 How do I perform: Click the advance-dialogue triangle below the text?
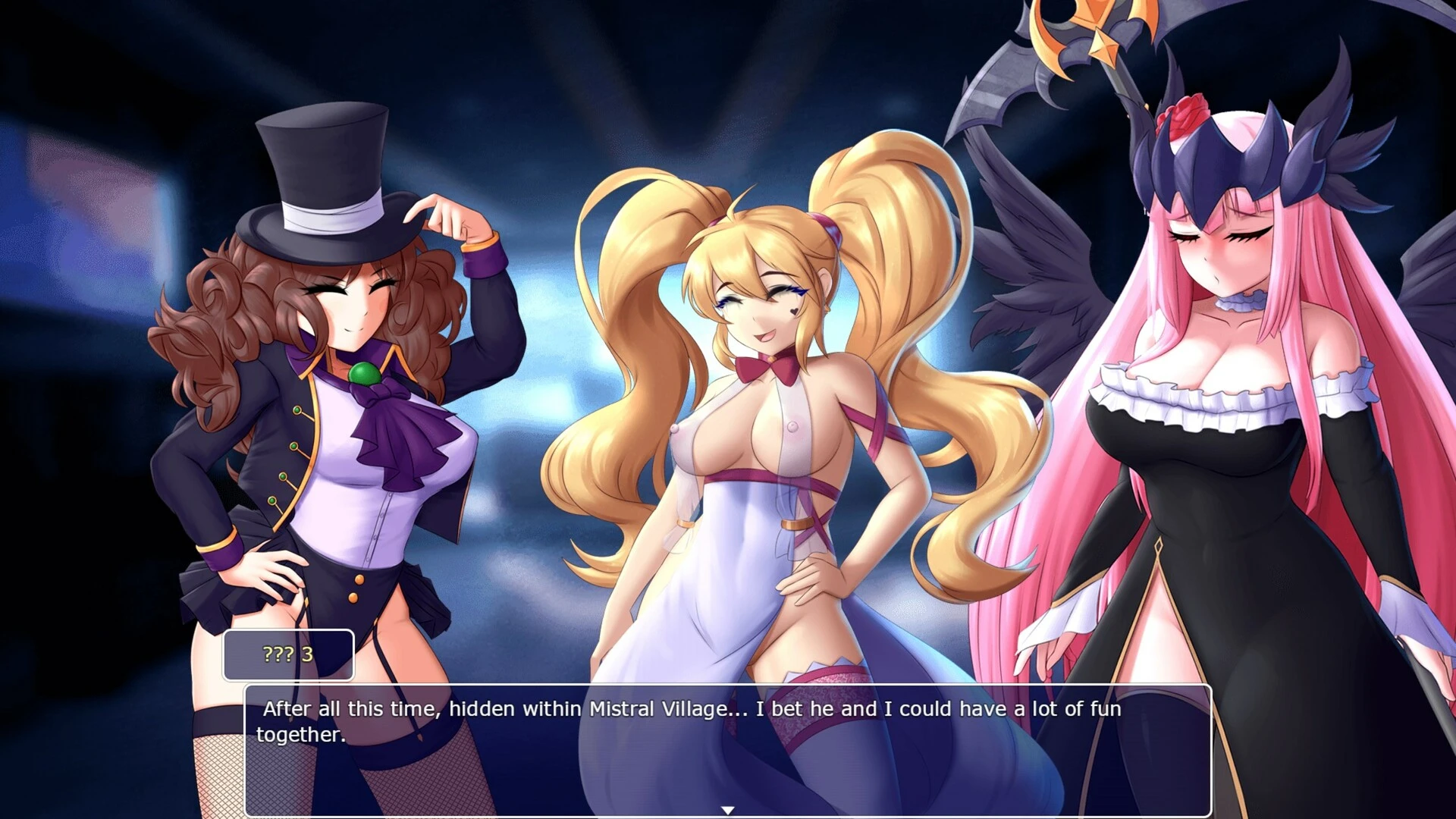click(x=730, y=809)
